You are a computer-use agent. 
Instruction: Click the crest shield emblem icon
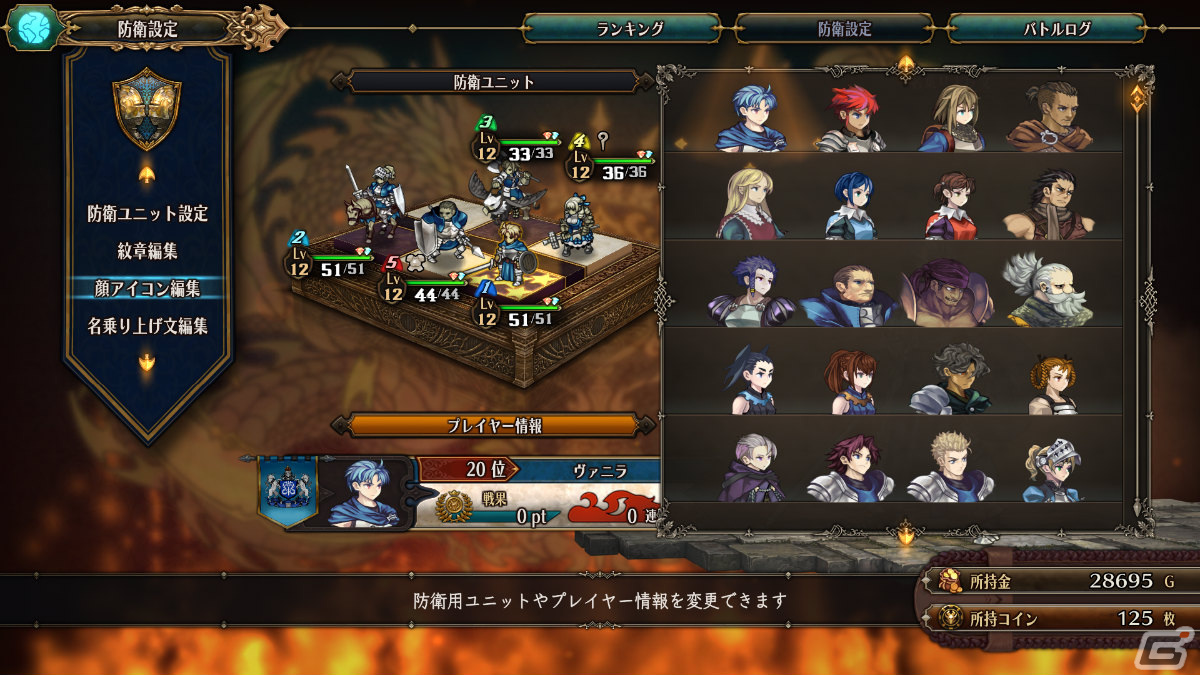pyautogui.click(x=147, y=109)
